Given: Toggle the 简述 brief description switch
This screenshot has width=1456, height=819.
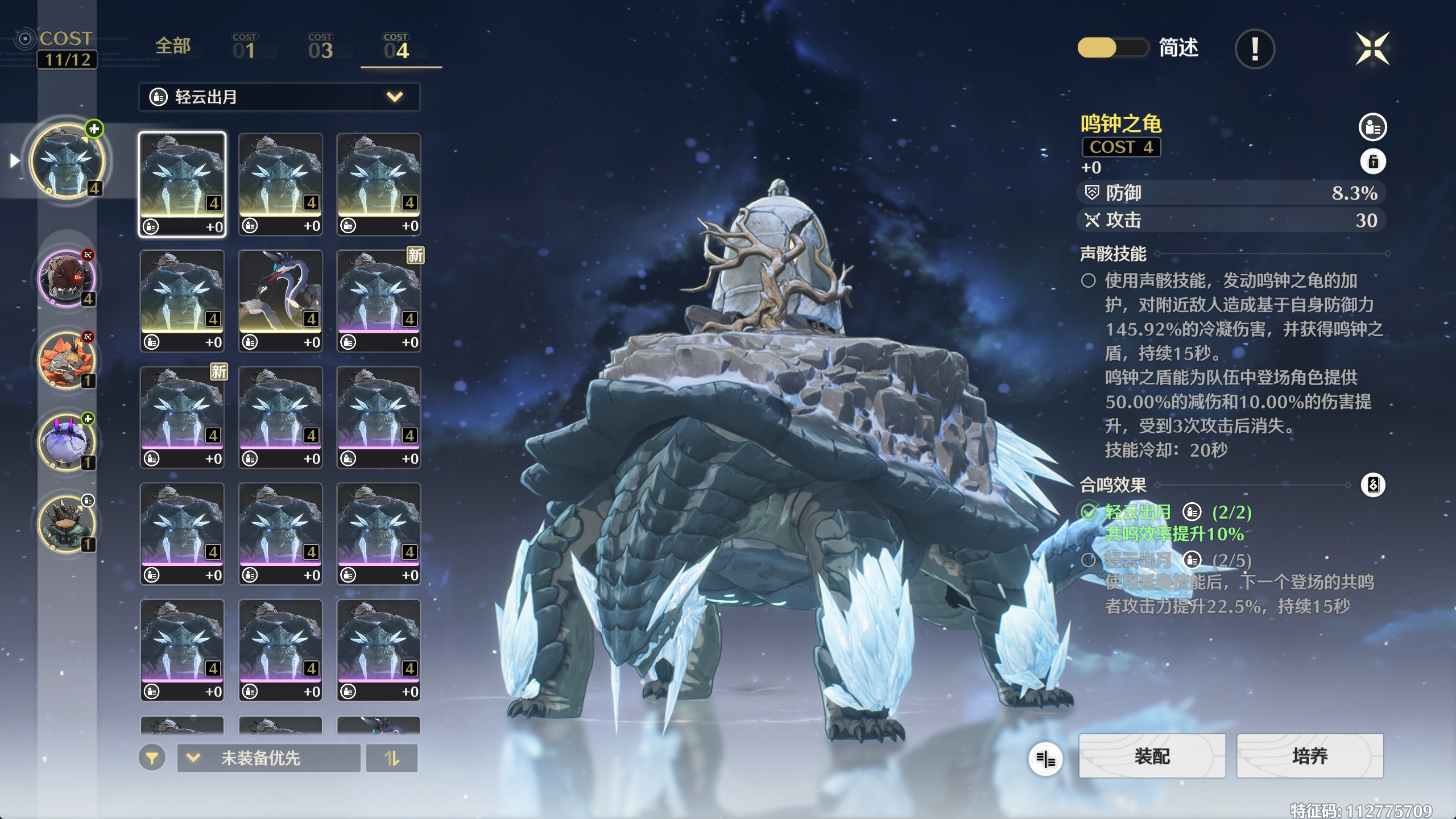Looking at the screenshot, I should pos(1112,48).
